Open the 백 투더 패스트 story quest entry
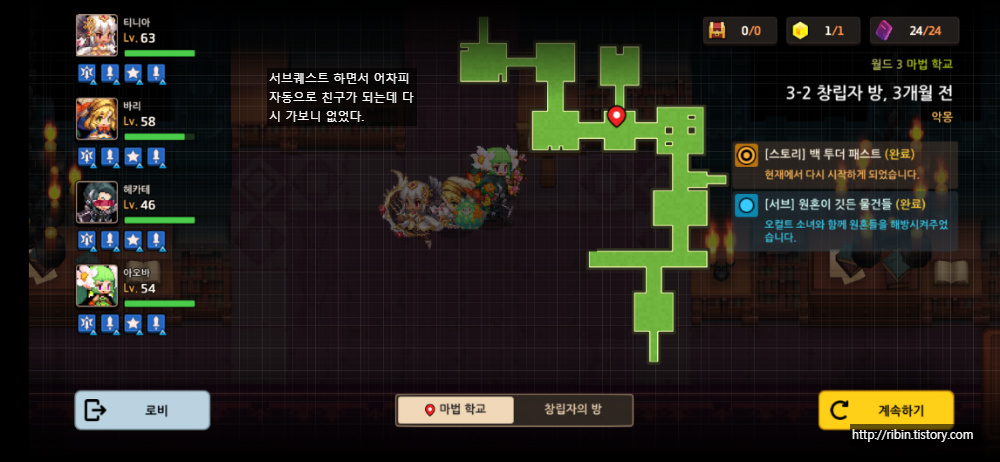Screen dimensions: 1000x462 tap(845, 164)
